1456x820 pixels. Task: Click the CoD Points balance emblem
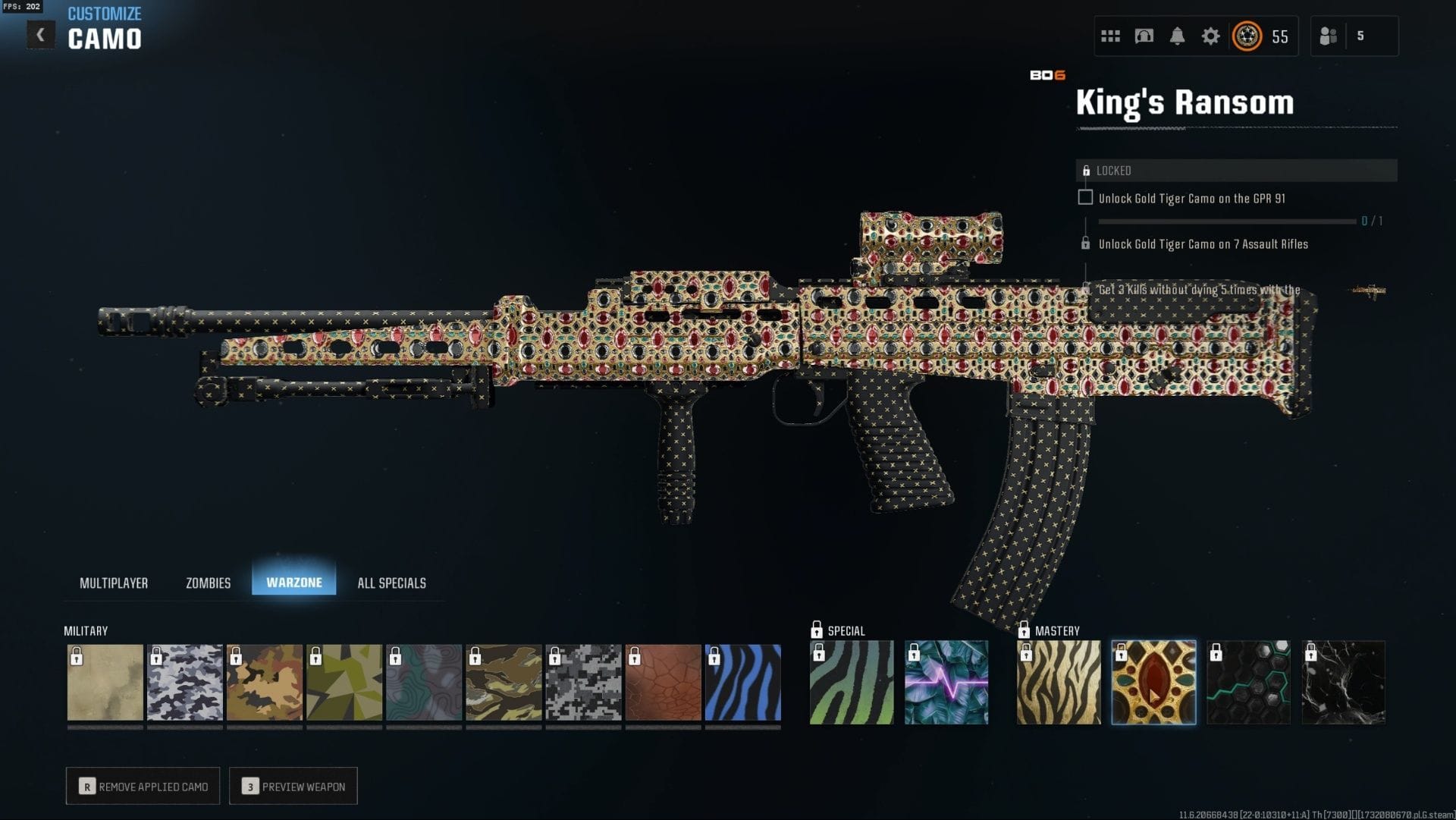1247,35
